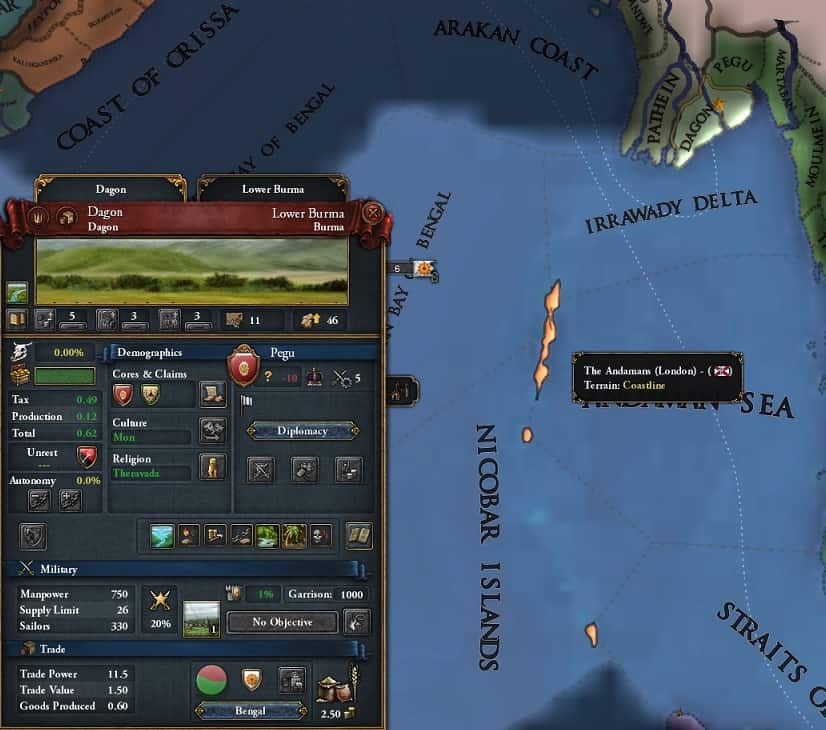The width and height of the screenshot is (826, 730).
Task: Raise autonomy with the plus button
Action: [70, 500]
